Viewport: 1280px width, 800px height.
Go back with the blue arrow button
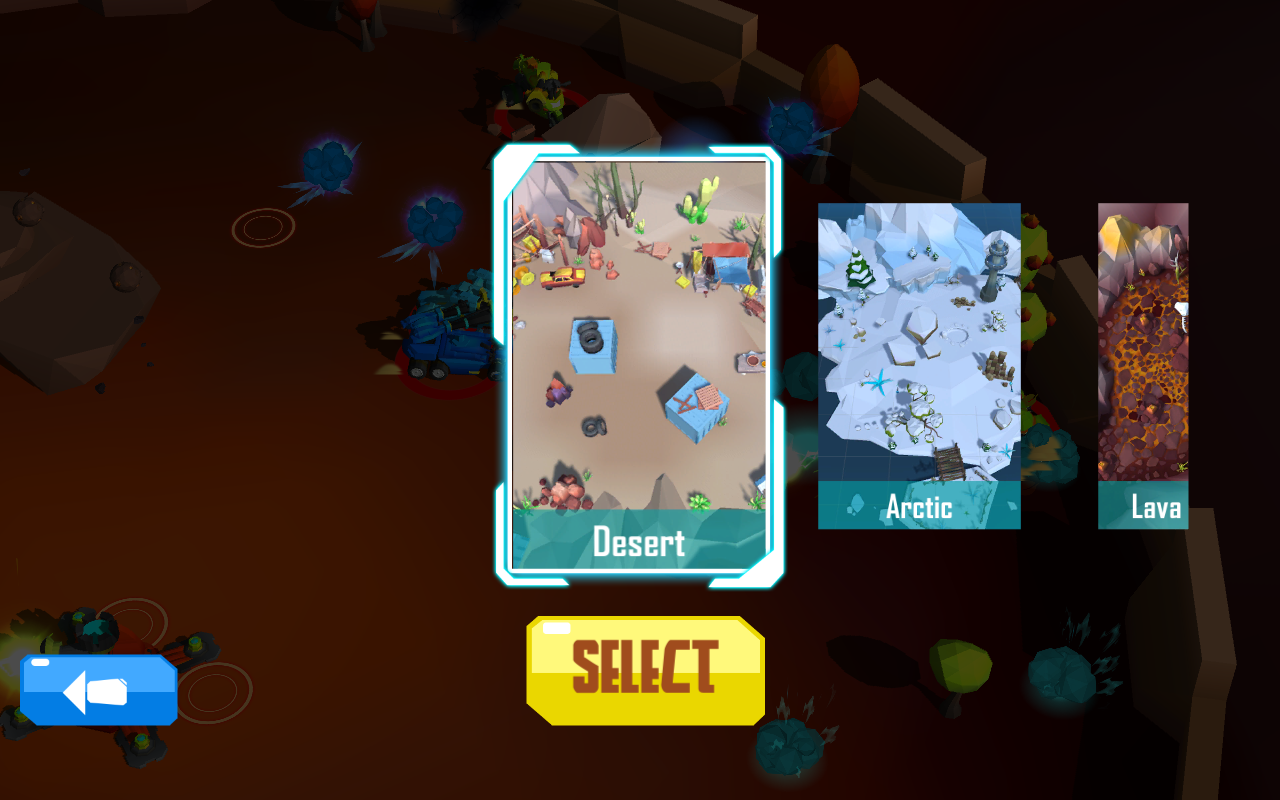click(99, 690)
